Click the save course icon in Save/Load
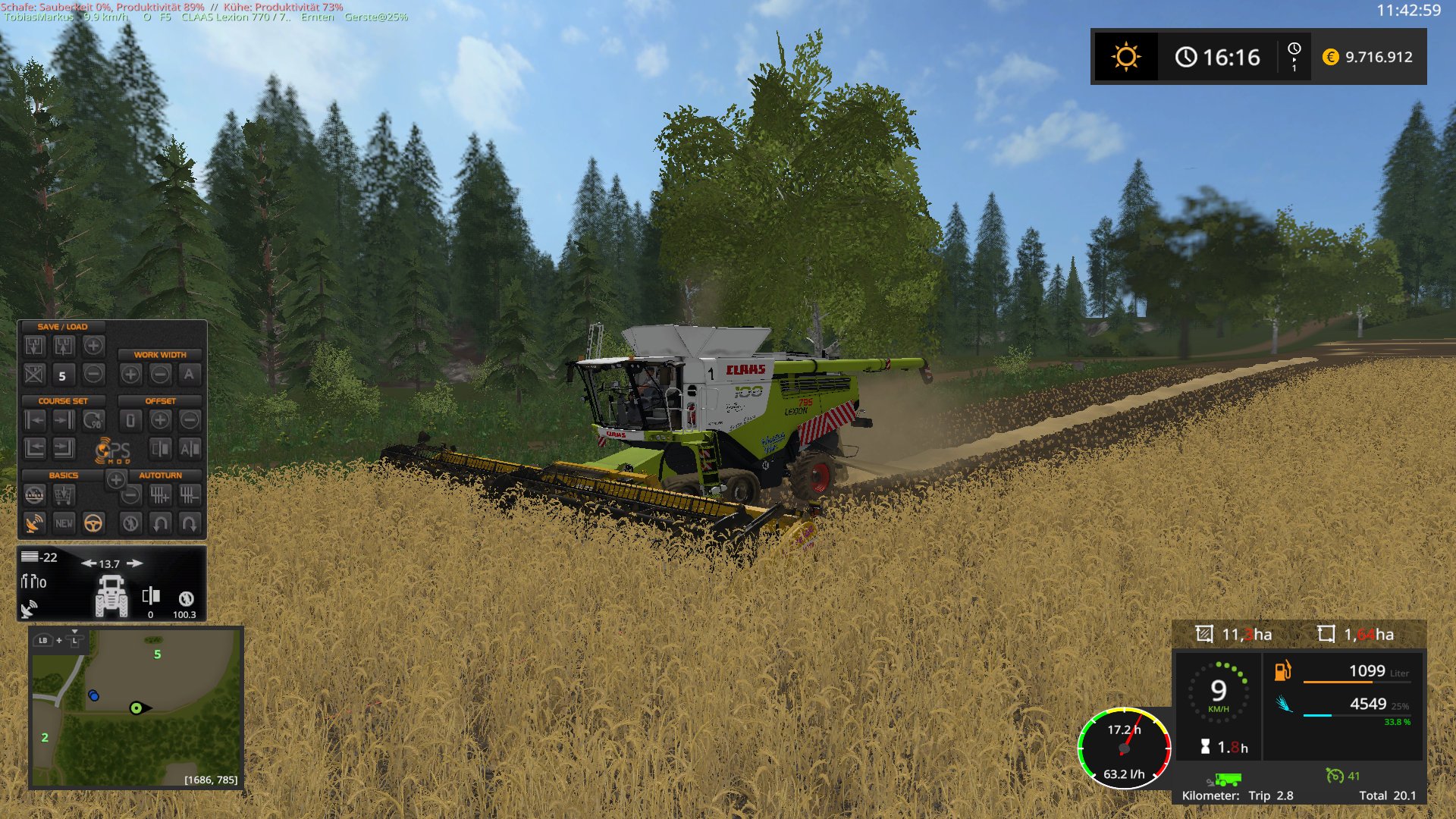This screenshot has width=1456, height=819. (35, 347)
